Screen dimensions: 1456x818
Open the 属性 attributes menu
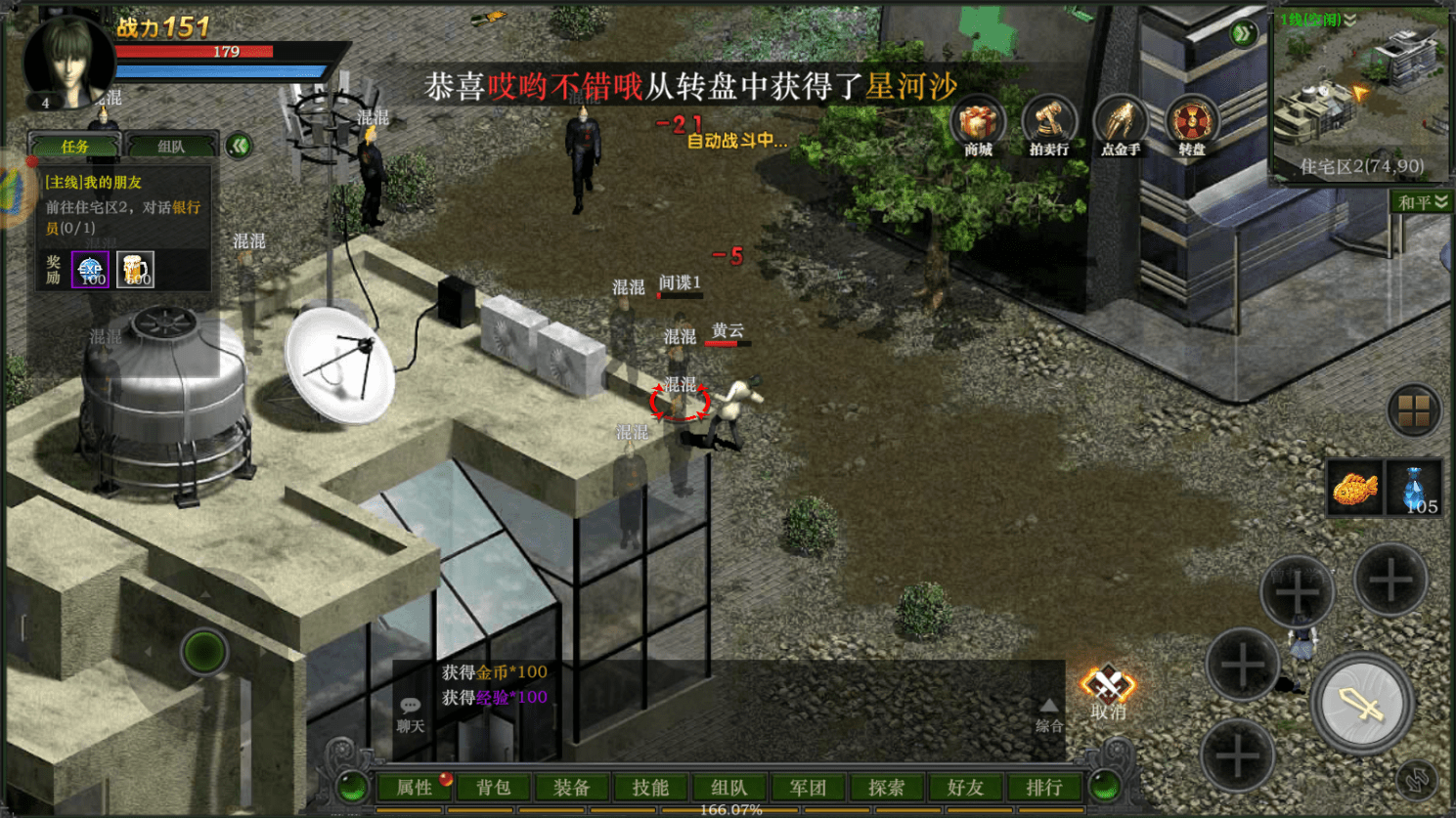point(415,788)
